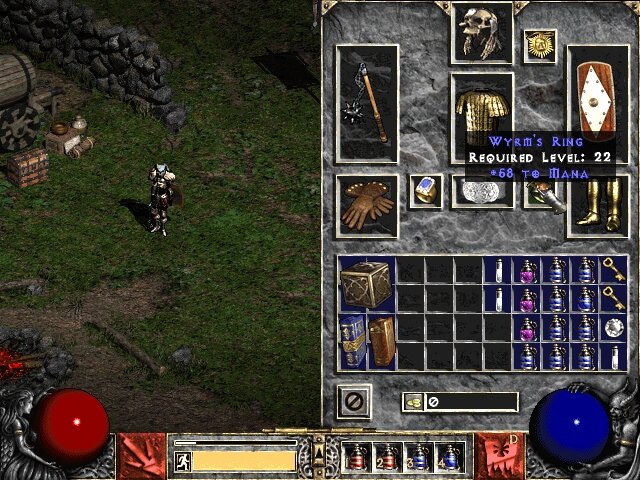Toggle the run/walk button
The height and width of the screenshot is (480, 640).
click(183, 461)
